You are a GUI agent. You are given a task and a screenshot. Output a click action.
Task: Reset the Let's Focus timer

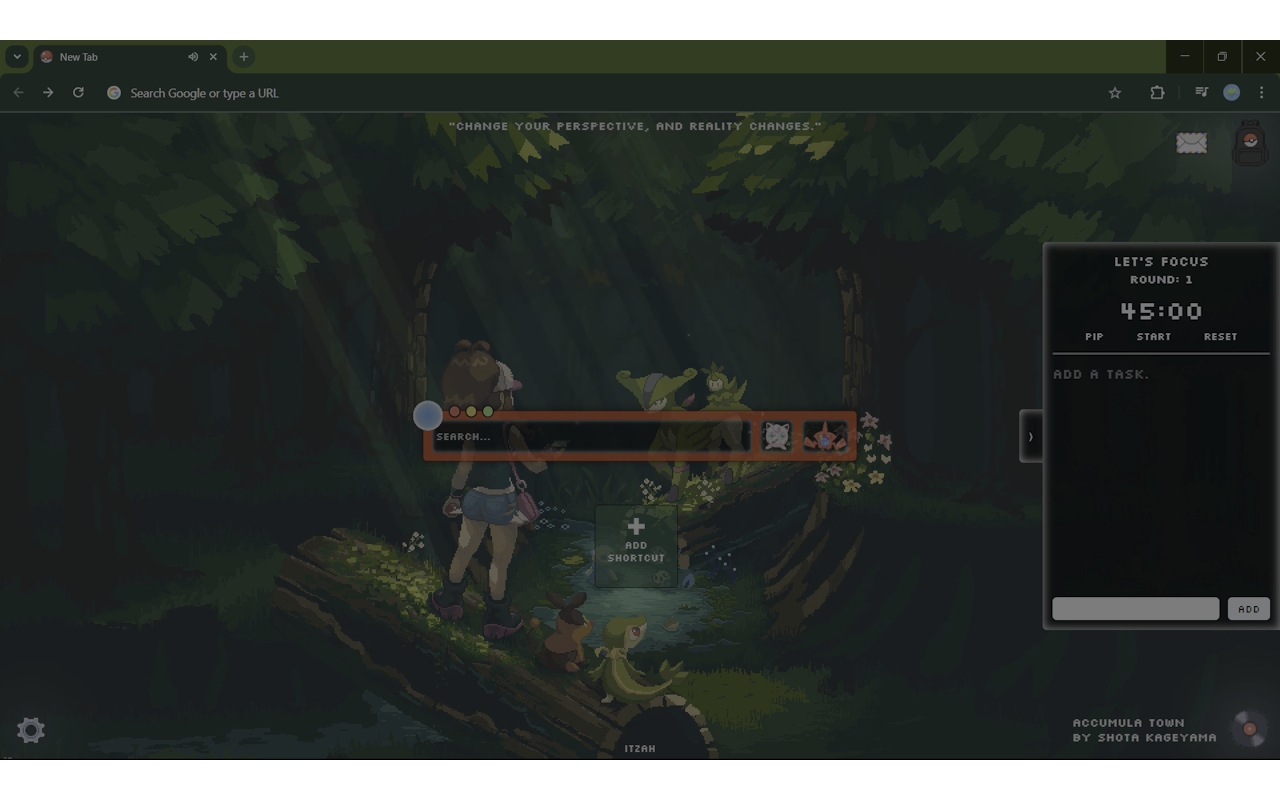pyautogui.click(x=1220, y=337)
